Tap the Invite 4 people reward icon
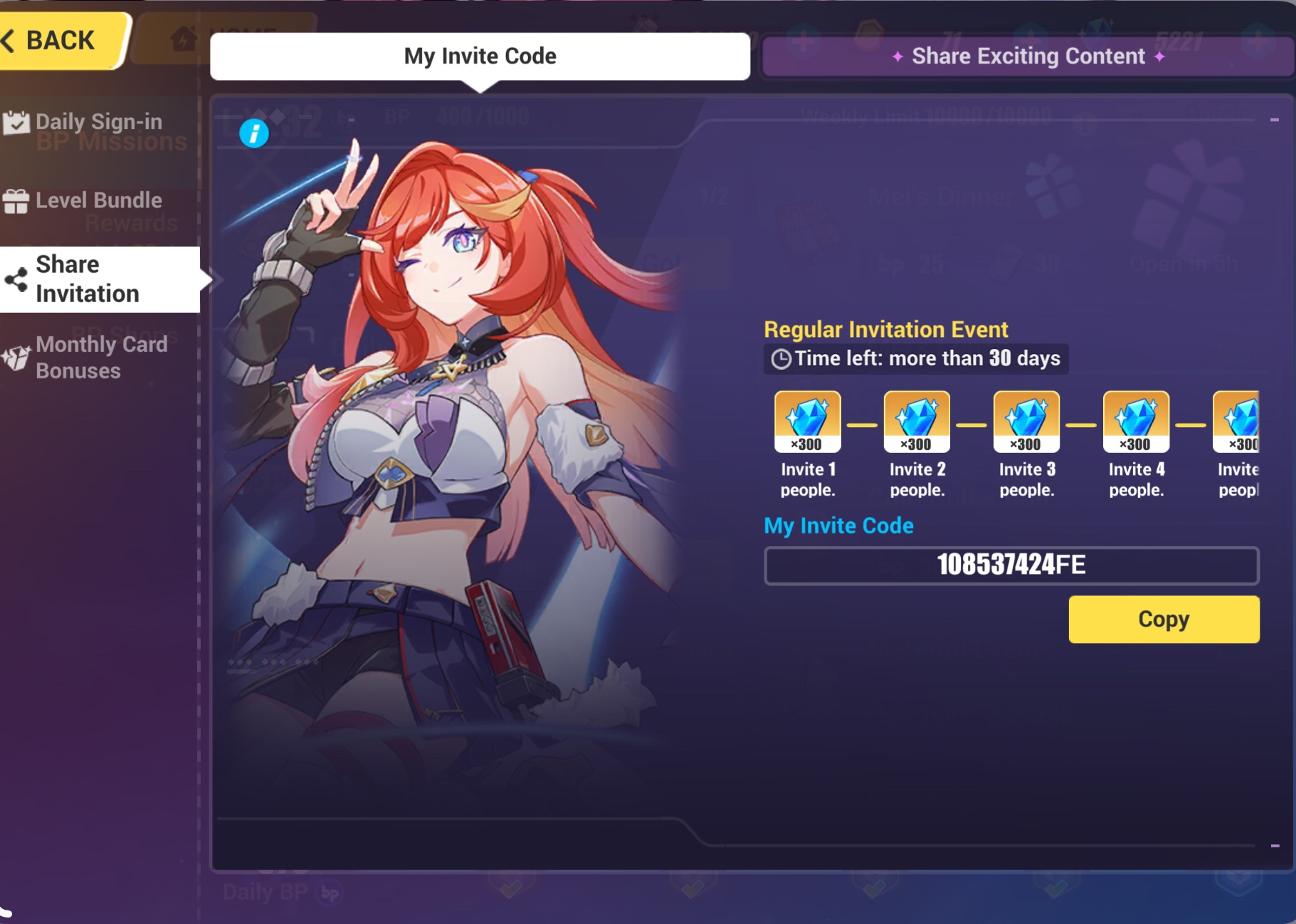Screen dimensions: 1296x924 click(1135, 421)
